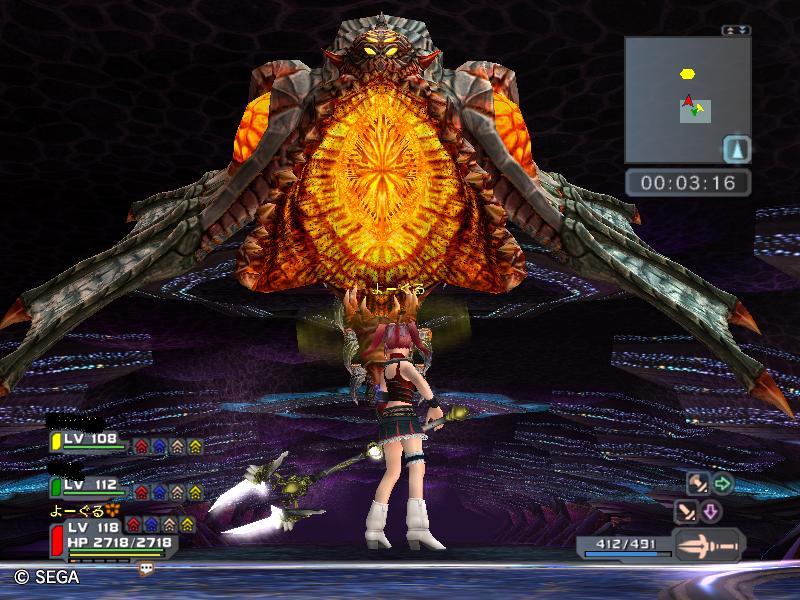This screenshot has height=600, width=800.
Task: Toggle the minimap's blue arrow orientation button
Action: point(736,149)
